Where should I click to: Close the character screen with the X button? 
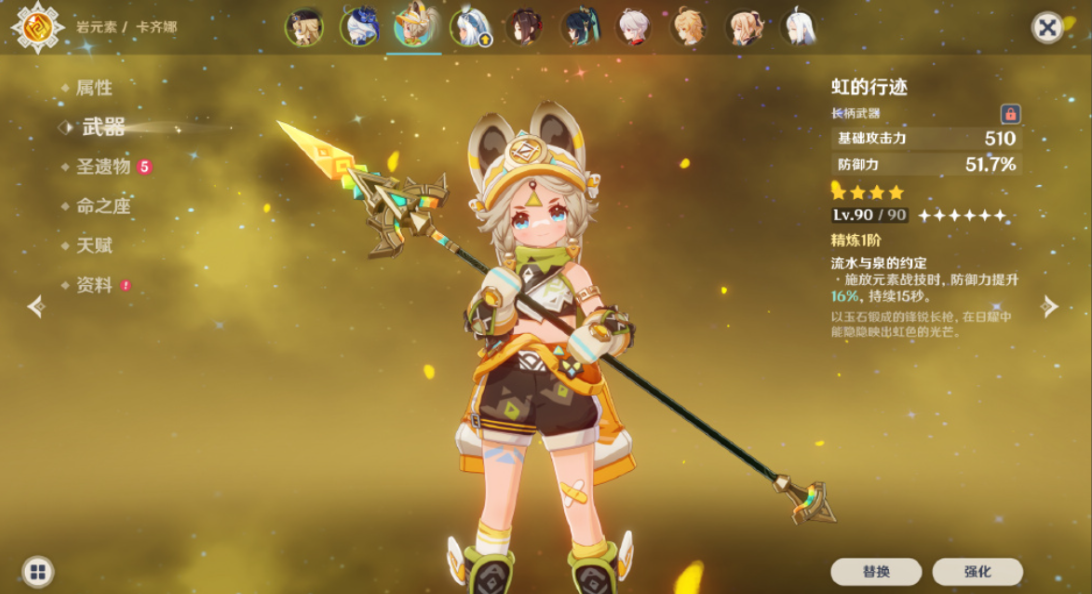[1047, 27]
